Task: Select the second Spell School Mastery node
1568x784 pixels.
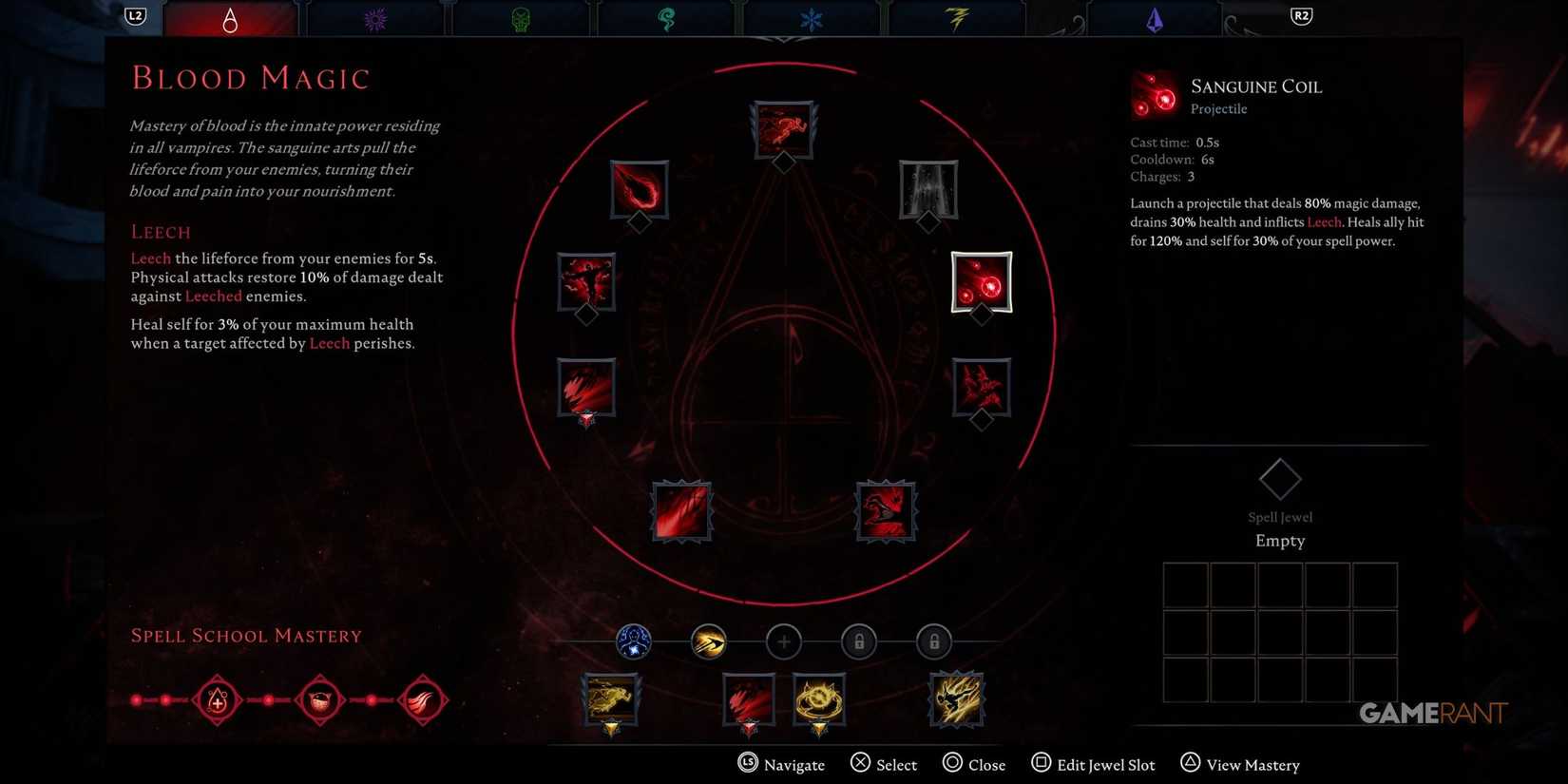Action: click(319, 700)
